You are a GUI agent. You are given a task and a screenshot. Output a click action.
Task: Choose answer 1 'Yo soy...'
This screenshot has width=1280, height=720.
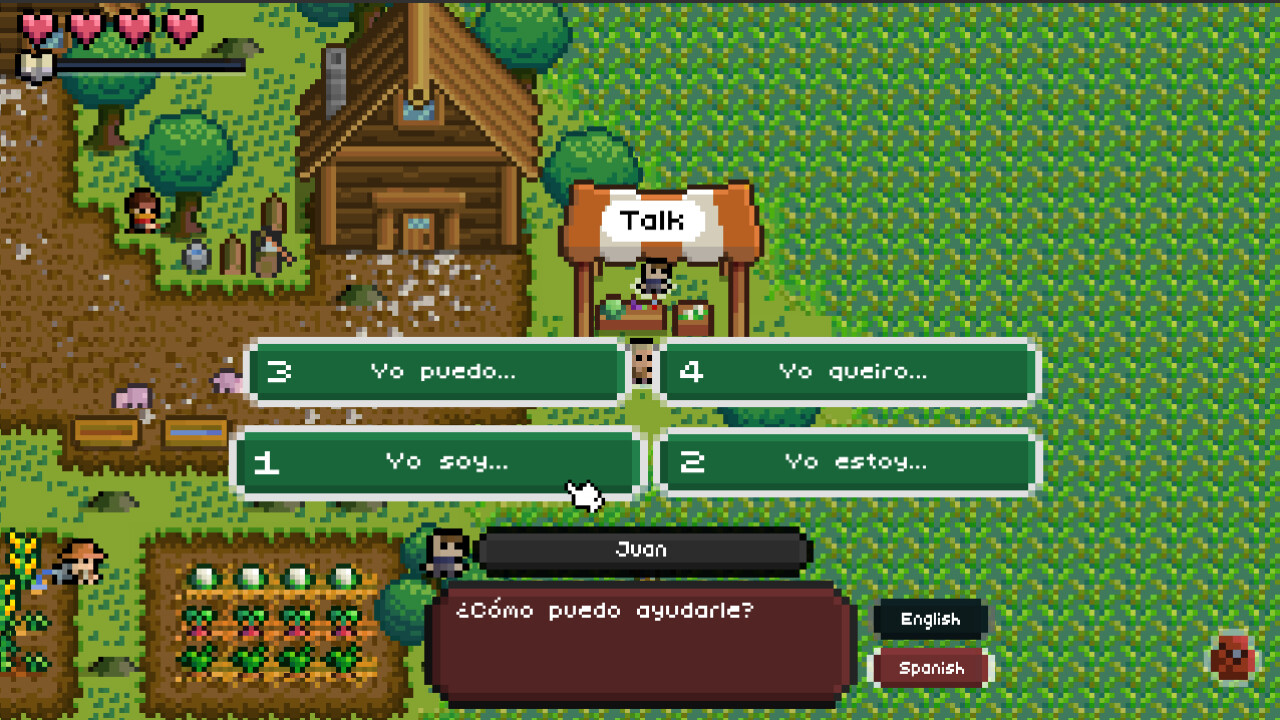point(435,461)
